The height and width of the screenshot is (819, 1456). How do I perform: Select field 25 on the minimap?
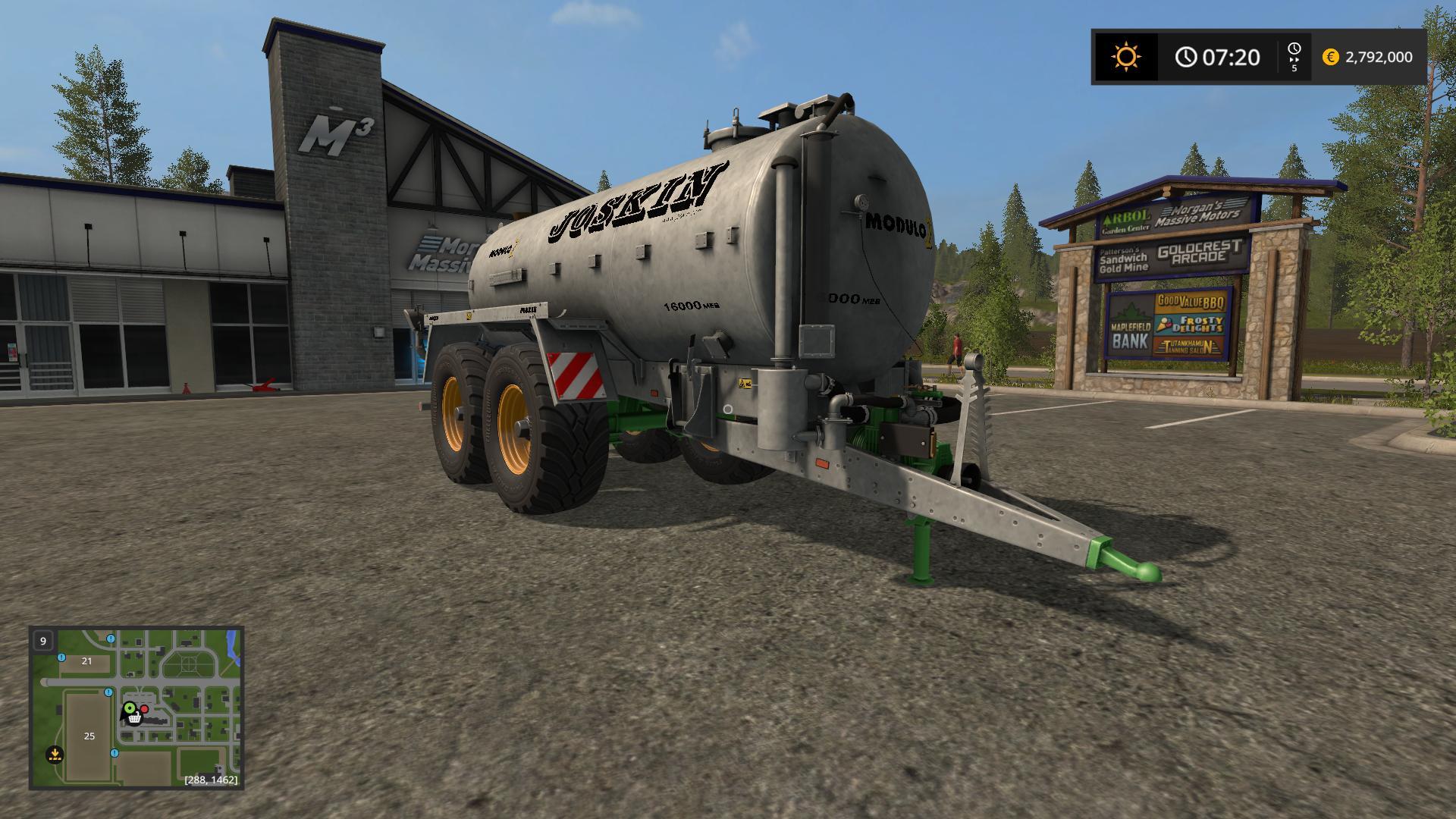pos(89,736)
